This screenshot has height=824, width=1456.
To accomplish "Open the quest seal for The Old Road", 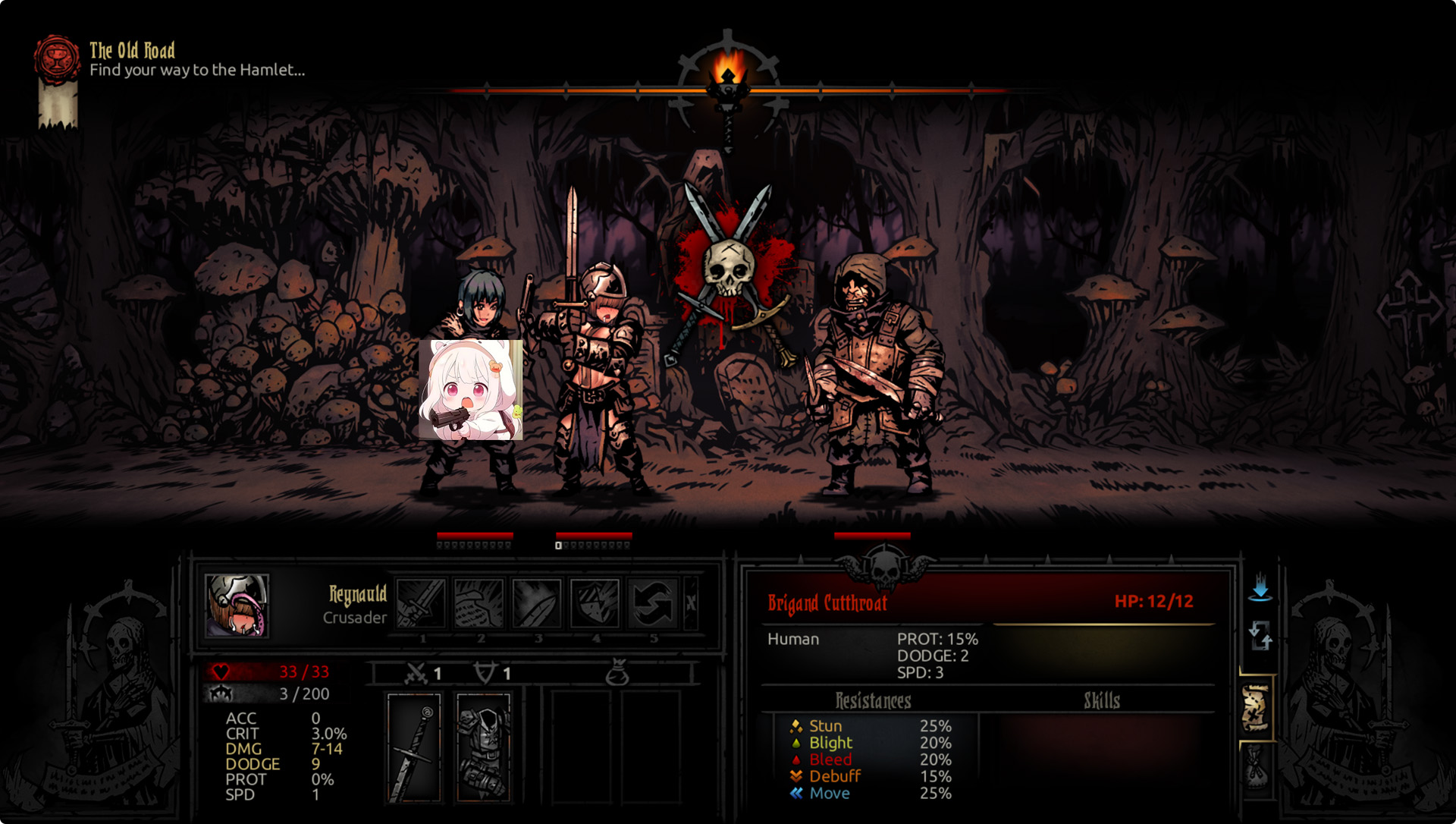I will coord(57,59).
